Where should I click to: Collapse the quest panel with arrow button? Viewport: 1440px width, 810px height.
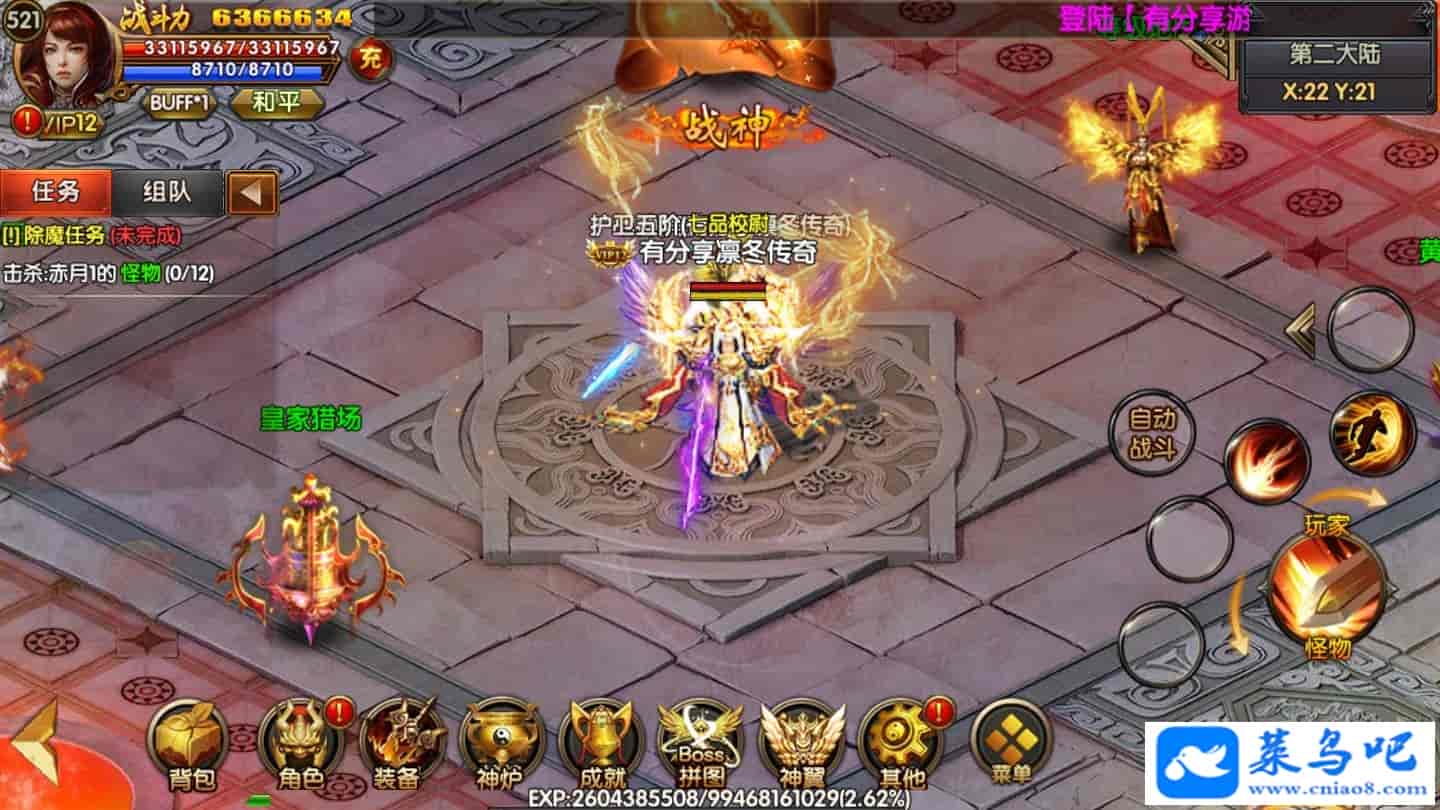(251, 193)
